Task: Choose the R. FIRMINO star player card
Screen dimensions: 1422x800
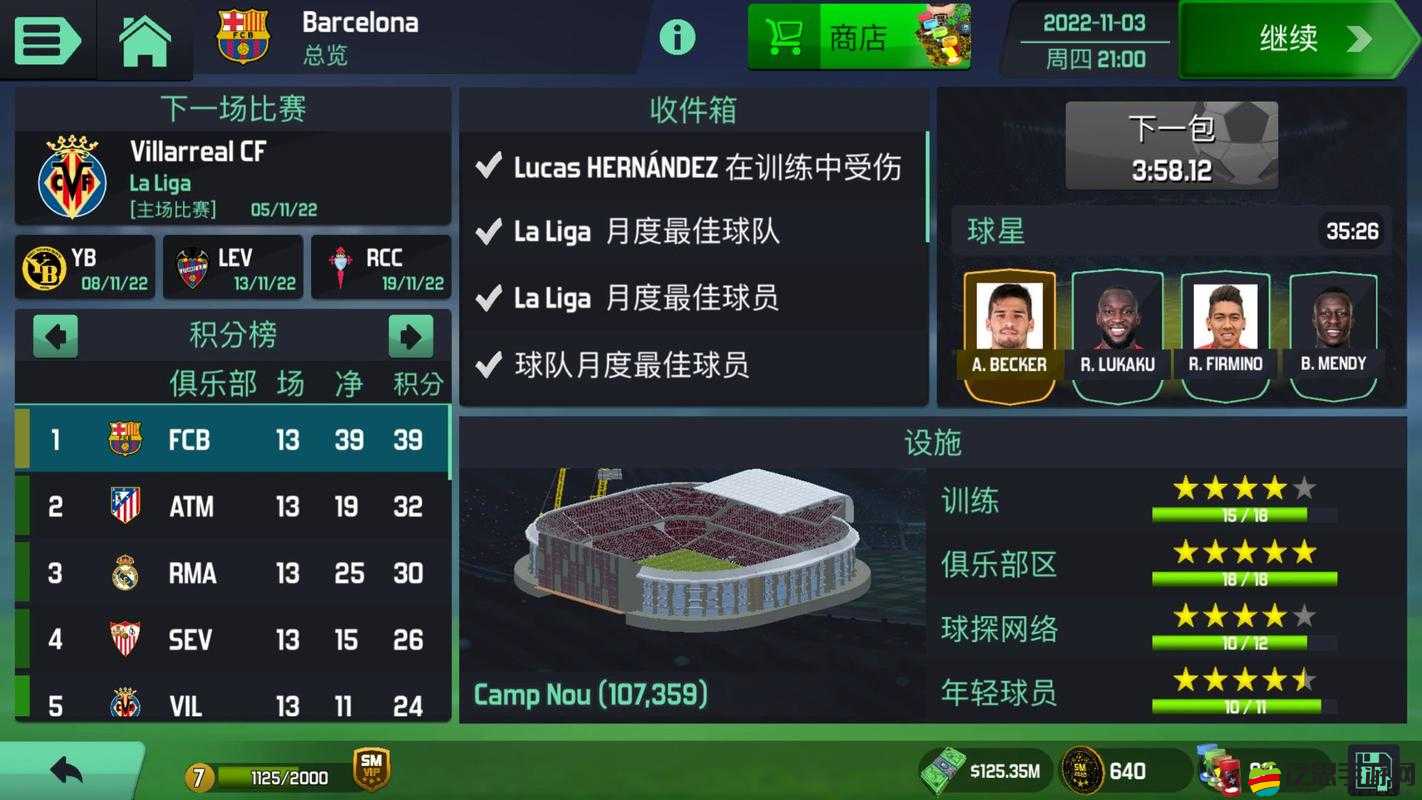Action: pos(1225,334)
